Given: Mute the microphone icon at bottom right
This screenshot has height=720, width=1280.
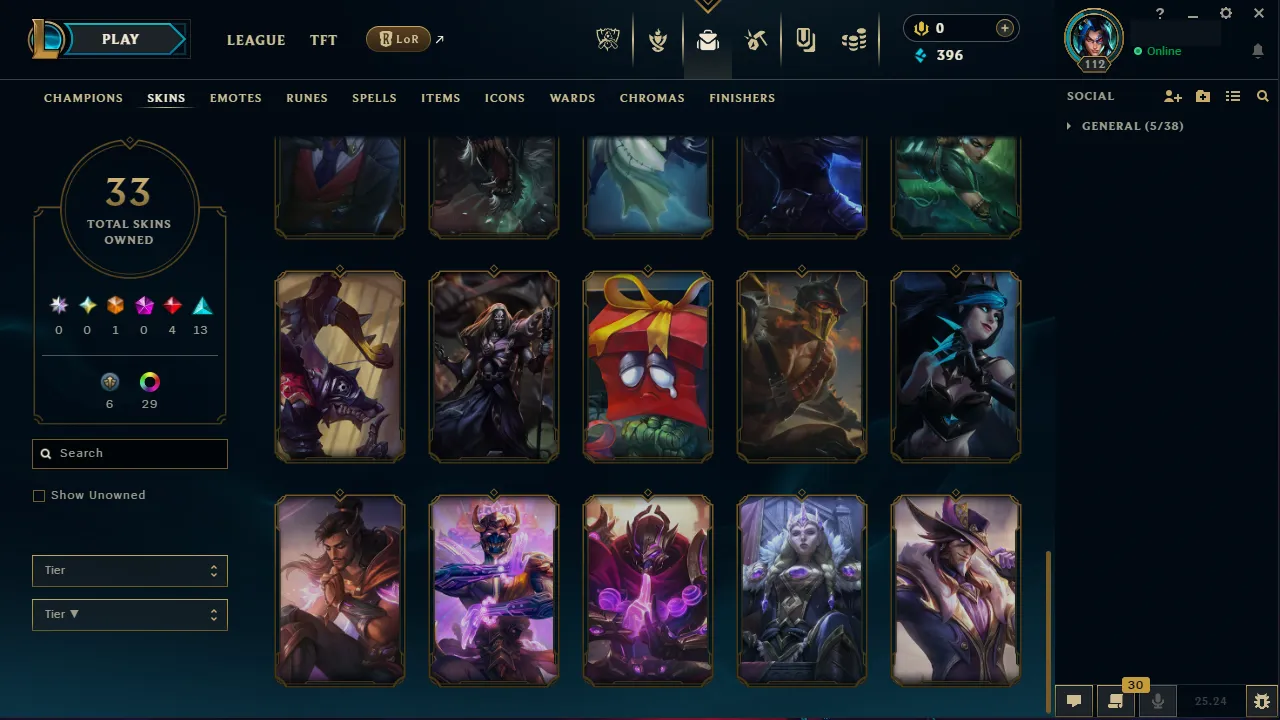Looking at the screenshot, I should (x=1157, y=700).
